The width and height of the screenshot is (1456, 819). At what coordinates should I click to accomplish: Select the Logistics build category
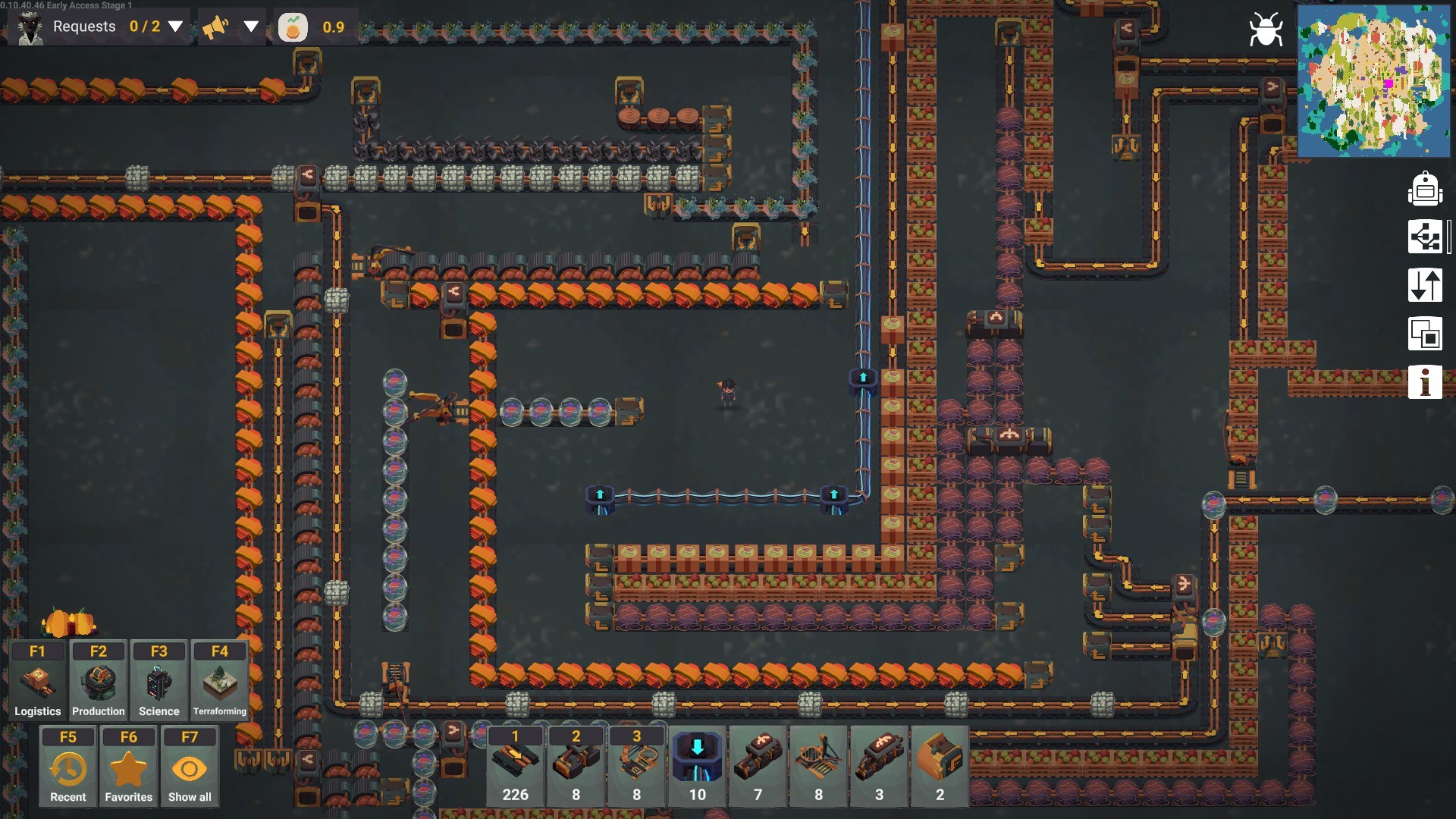38,681
